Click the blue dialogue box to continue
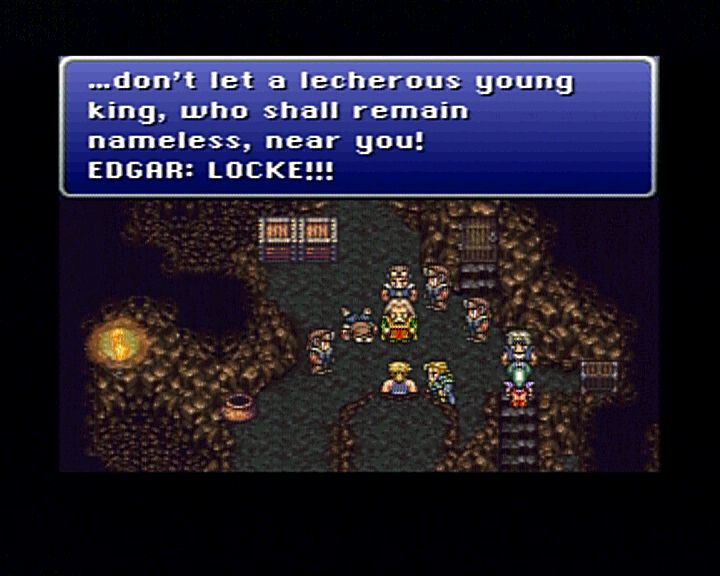 tap(357, 126)
